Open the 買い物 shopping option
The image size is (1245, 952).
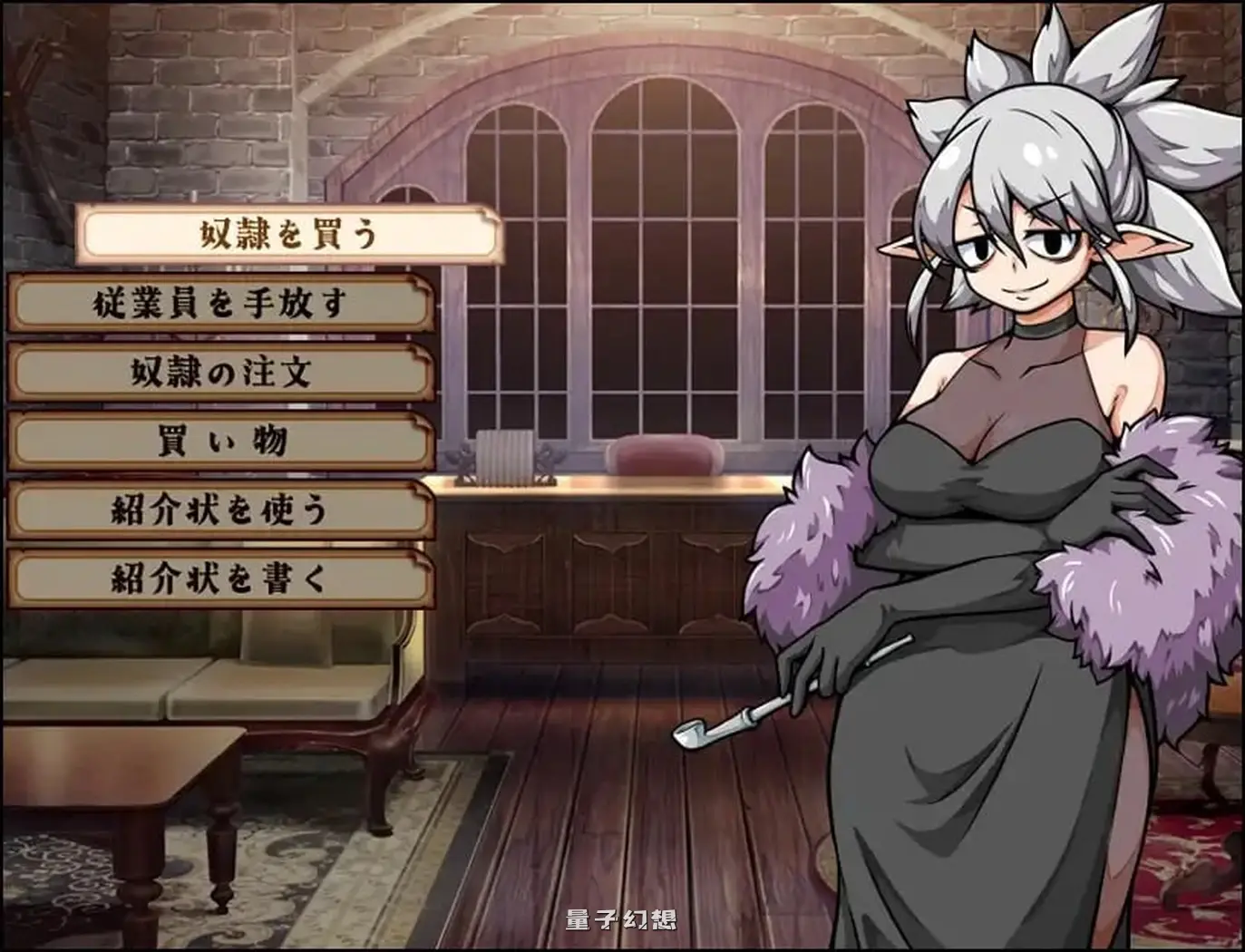coord(218,441)
